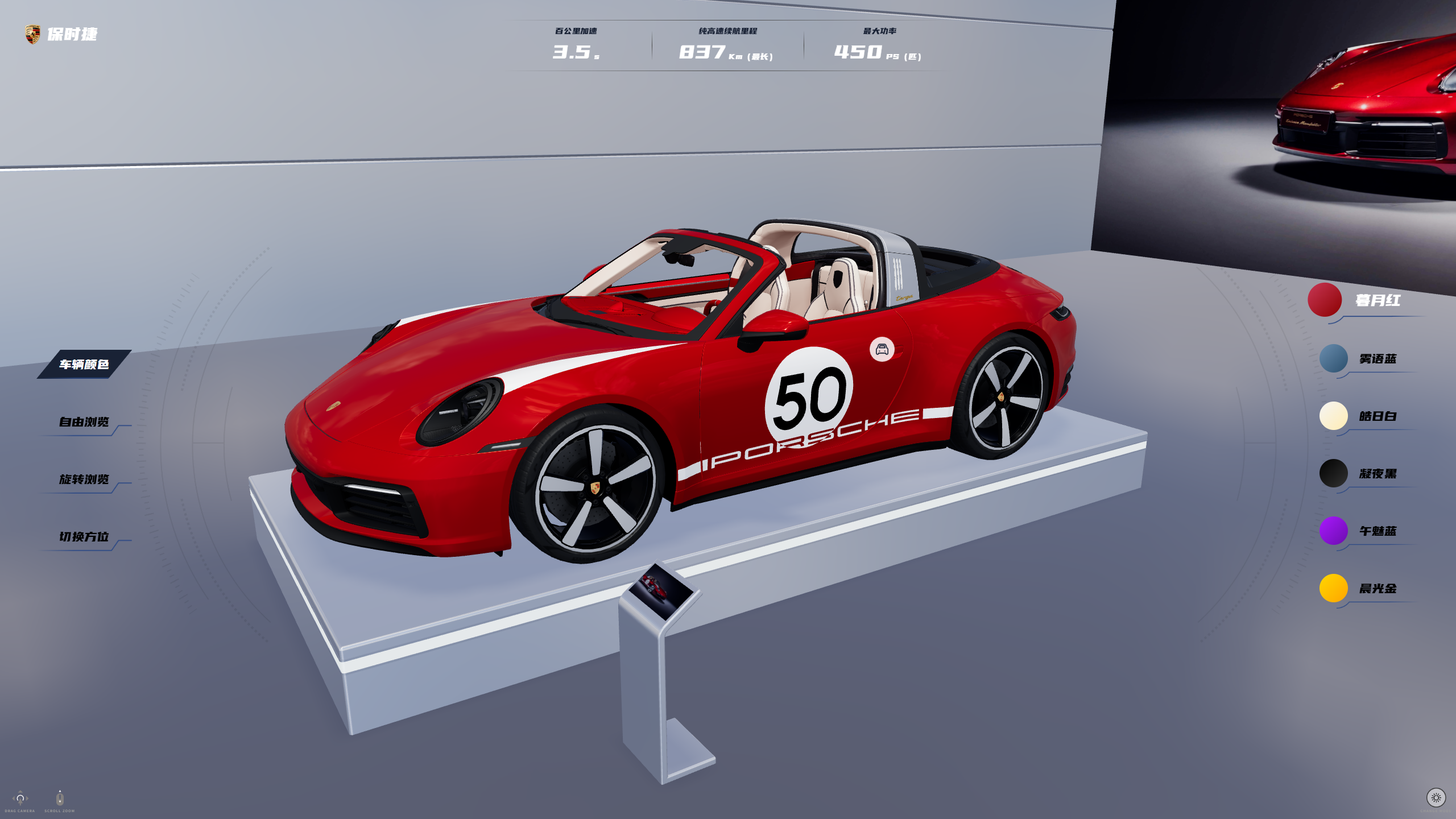Choose the 切换方位 menu option
Image resolution: width=1456 pixels, height=819 pixels.
[x=84, y=537]
